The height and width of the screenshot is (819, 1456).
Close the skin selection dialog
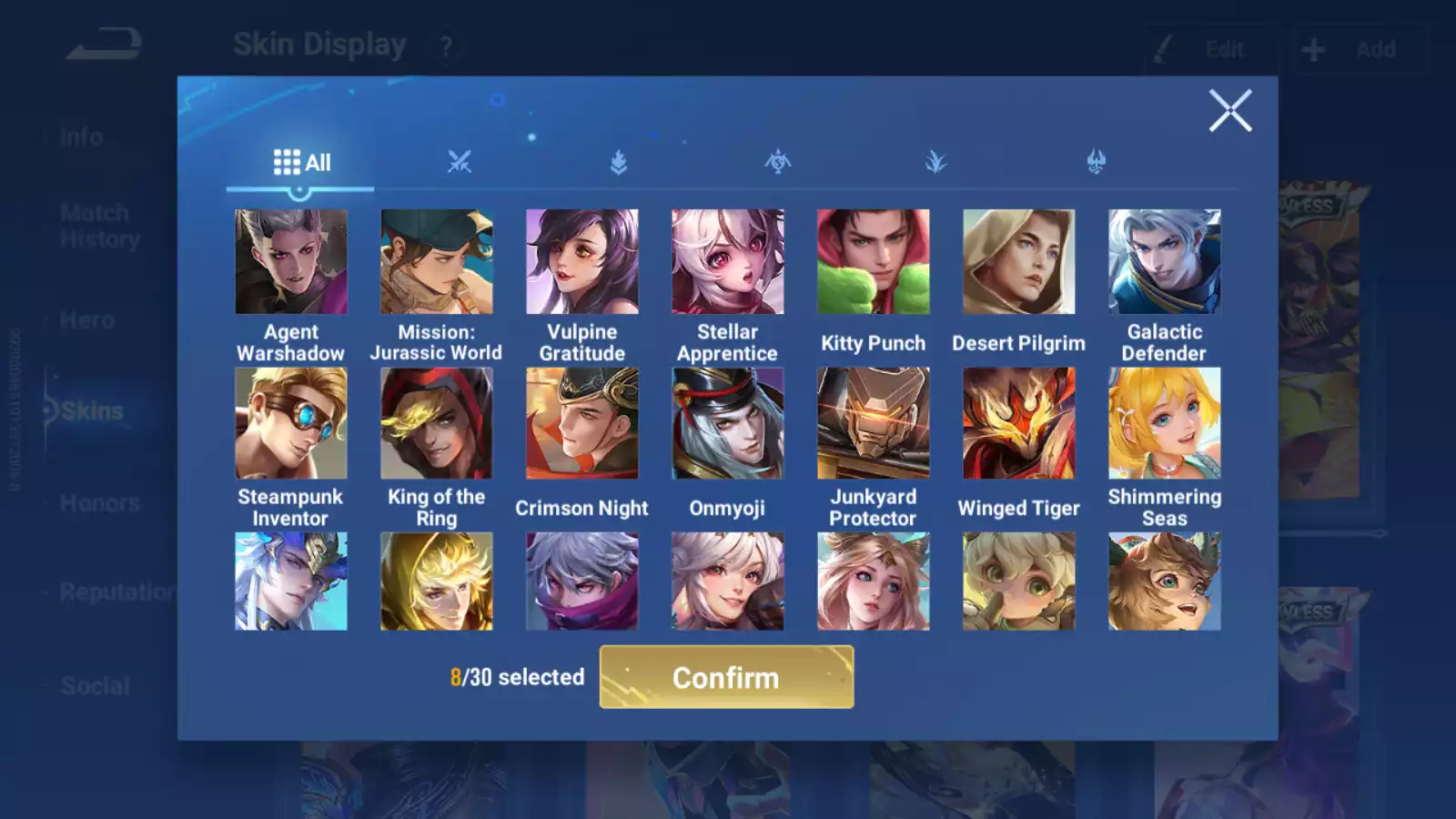1231,112
